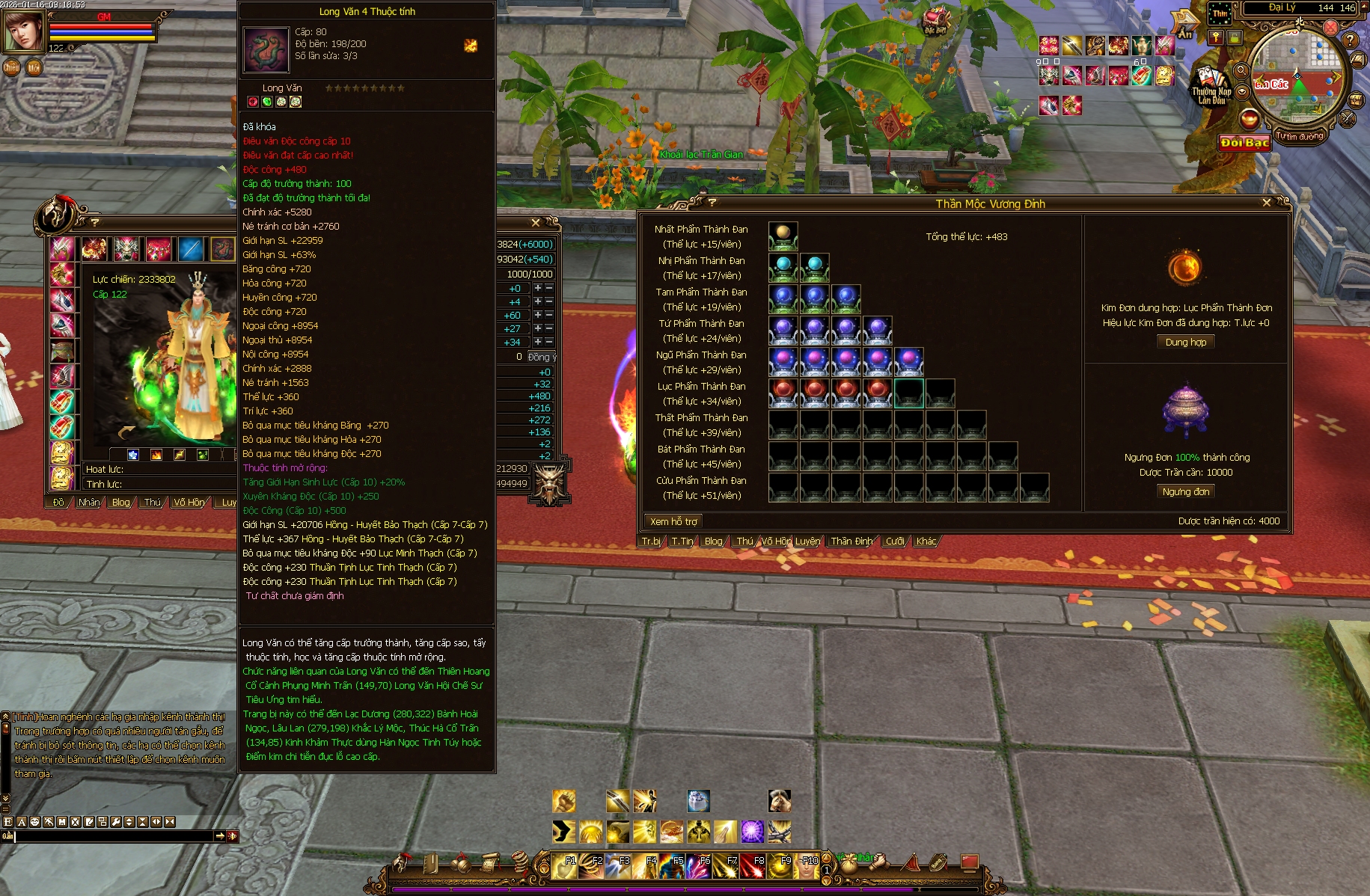Activate the F1 hotbar skill

click(564, 866)
